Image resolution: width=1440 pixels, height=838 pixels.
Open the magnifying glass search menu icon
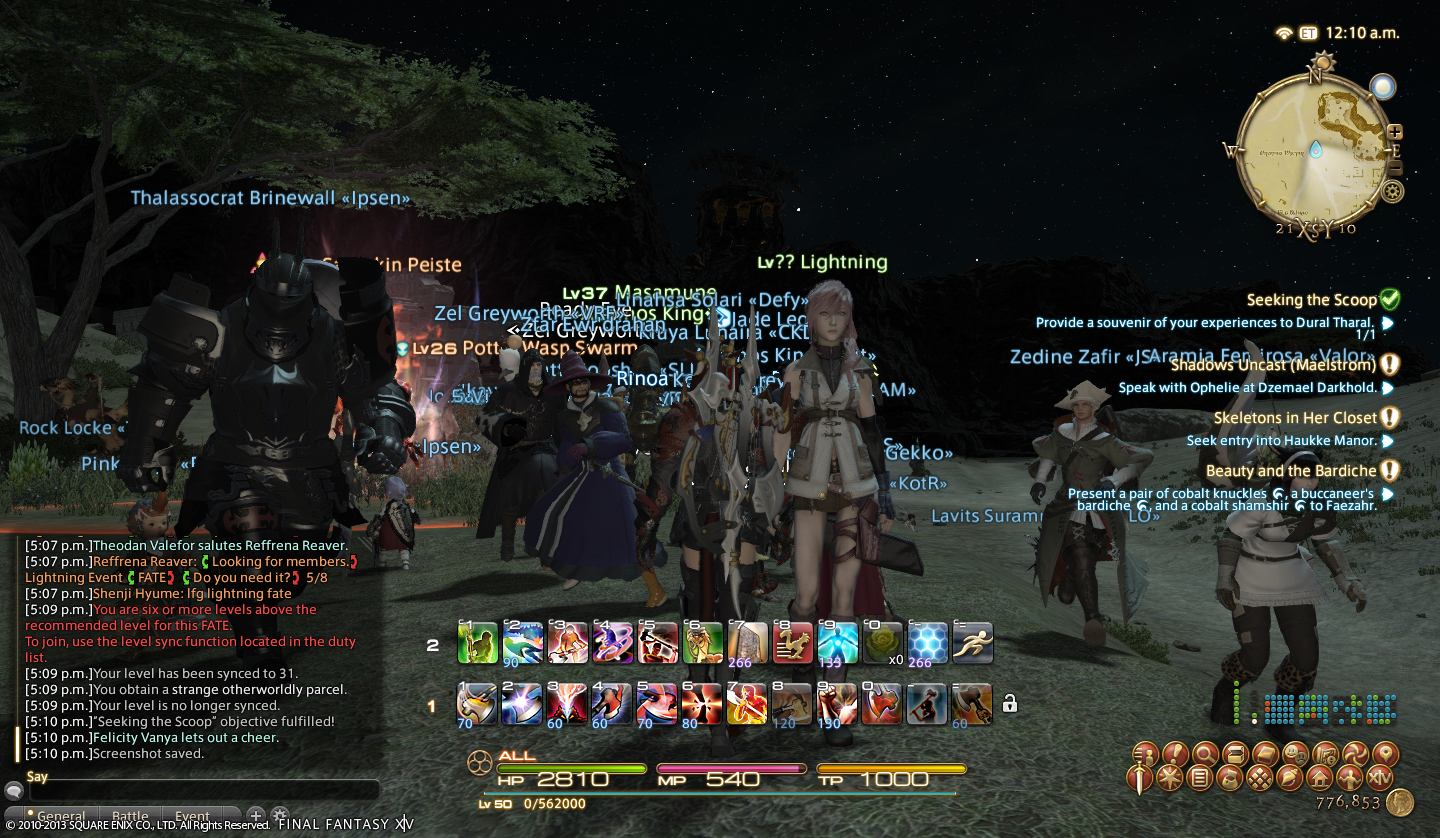click(1207, 754)
